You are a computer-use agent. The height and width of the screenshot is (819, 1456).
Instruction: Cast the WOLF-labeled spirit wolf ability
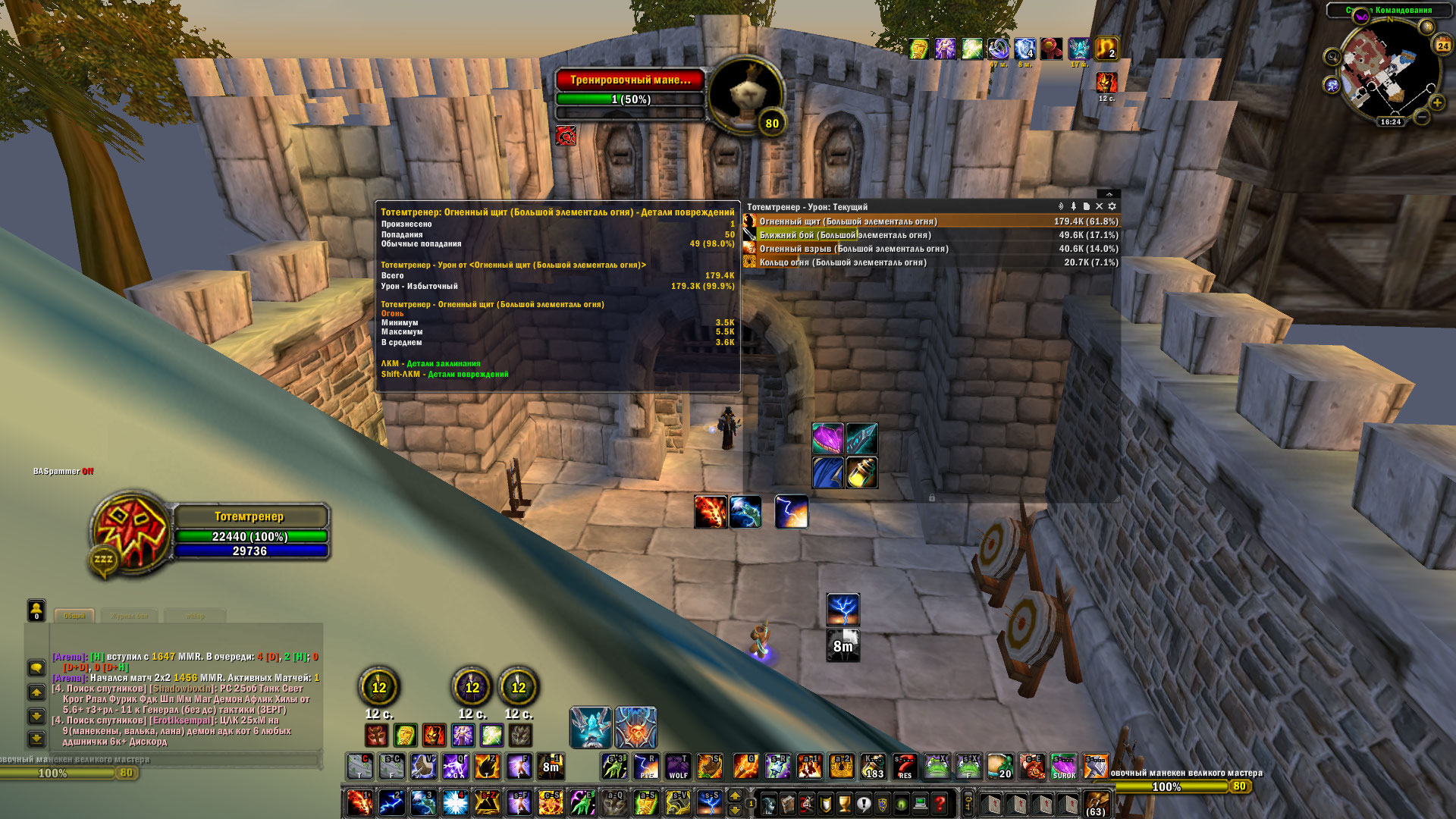pos(678,767)
